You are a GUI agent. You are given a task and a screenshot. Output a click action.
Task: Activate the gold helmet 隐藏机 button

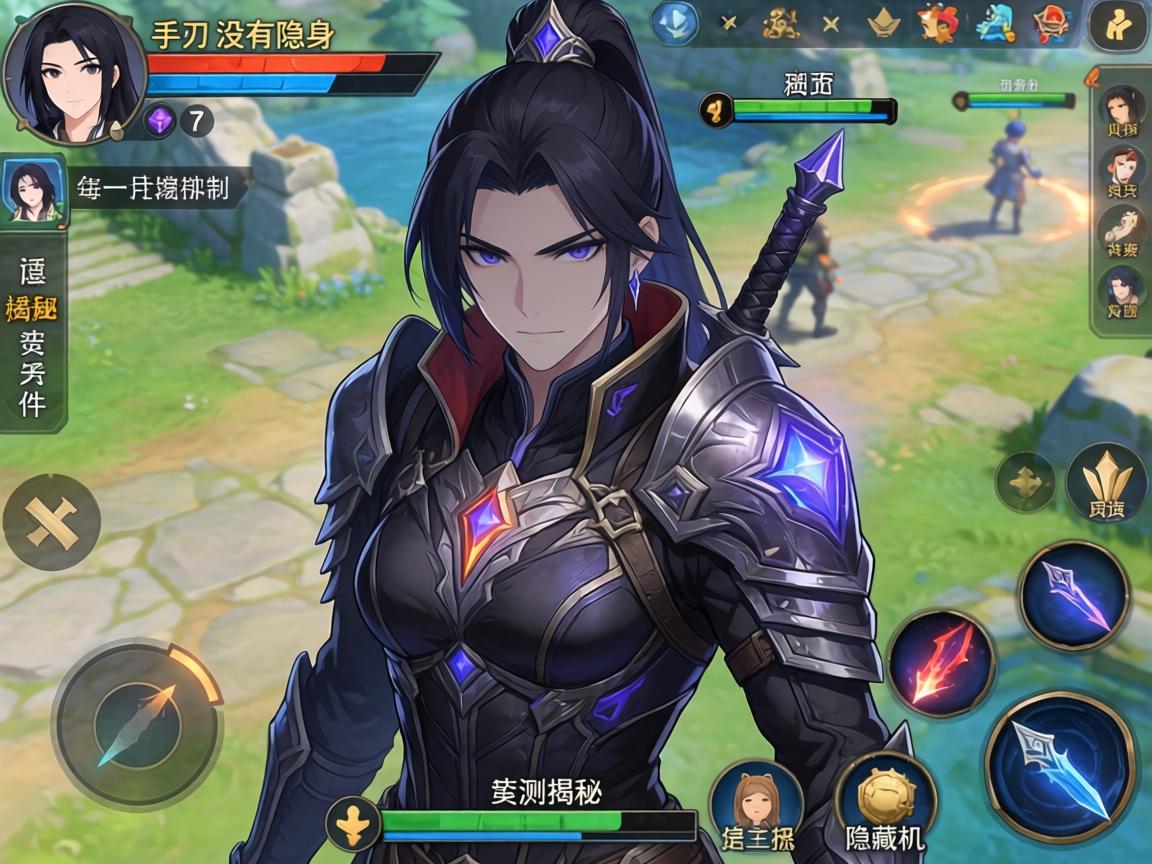(x=885, y=802)
